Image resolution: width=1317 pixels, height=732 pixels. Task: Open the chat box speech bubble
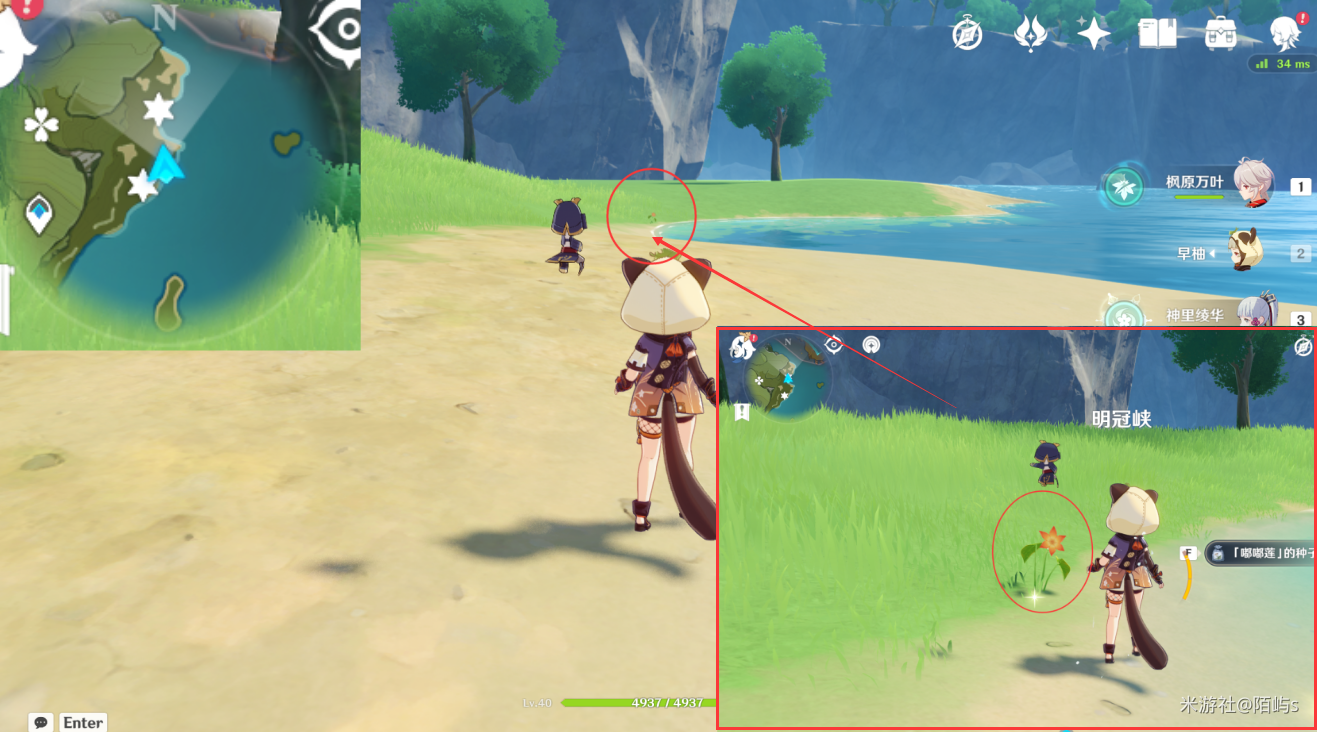coord(41,722)
